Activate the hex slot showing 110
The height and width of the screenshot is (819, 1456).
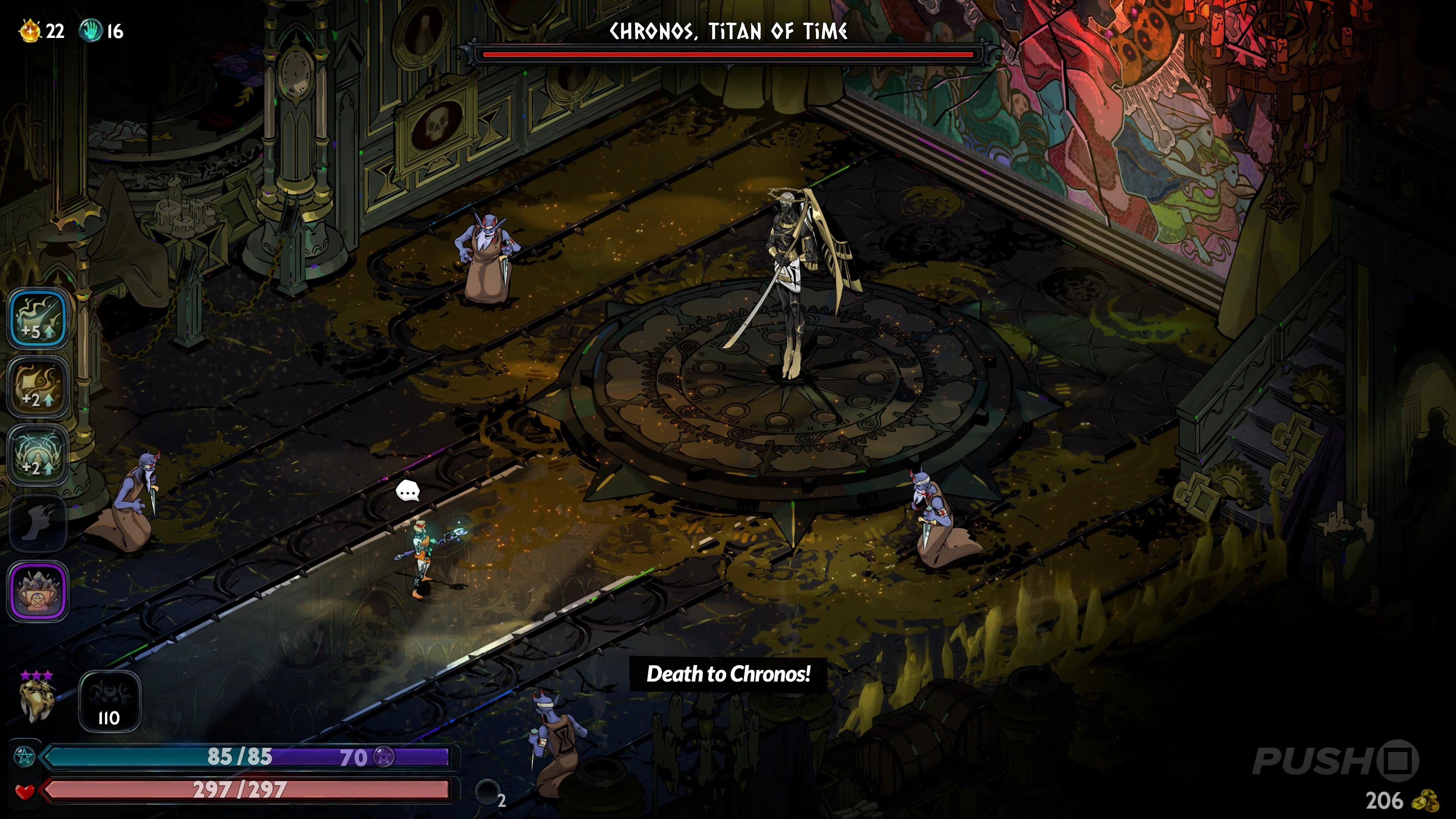coord(109,701)
